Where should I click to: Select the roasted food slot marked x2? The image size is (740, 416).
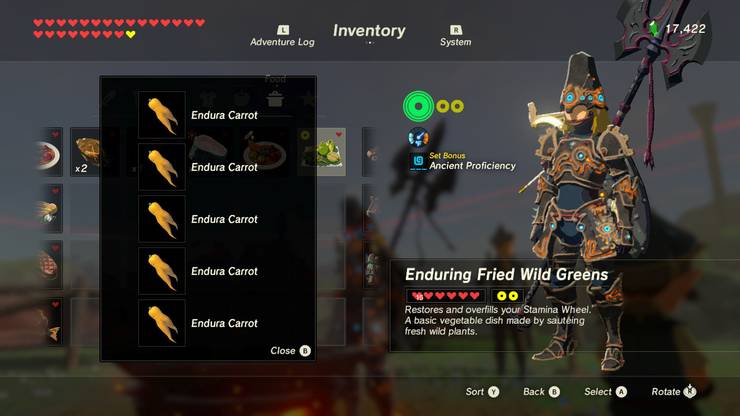click(x=86, y=152)
